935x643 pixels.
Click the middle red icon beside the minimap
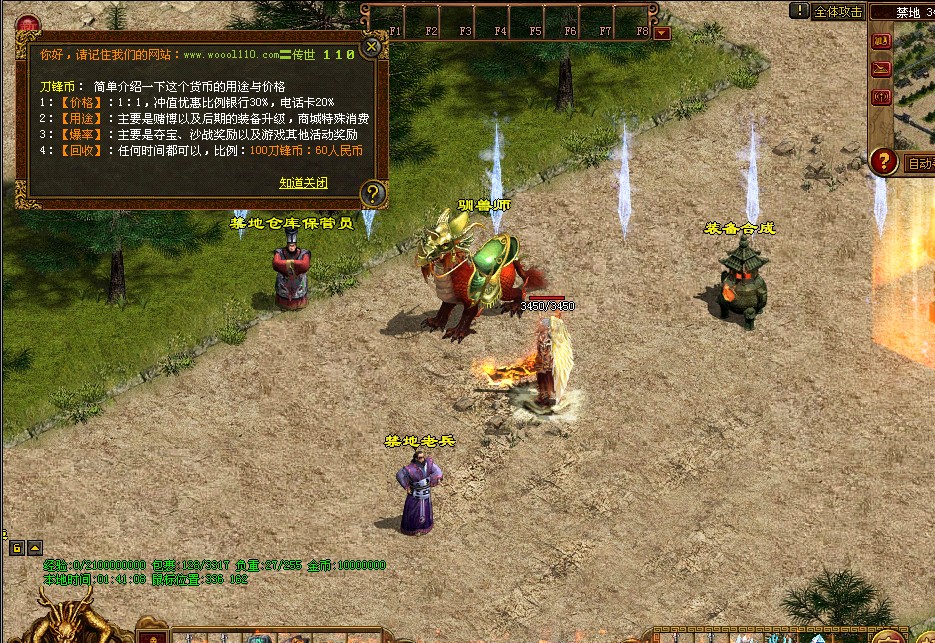881,68
